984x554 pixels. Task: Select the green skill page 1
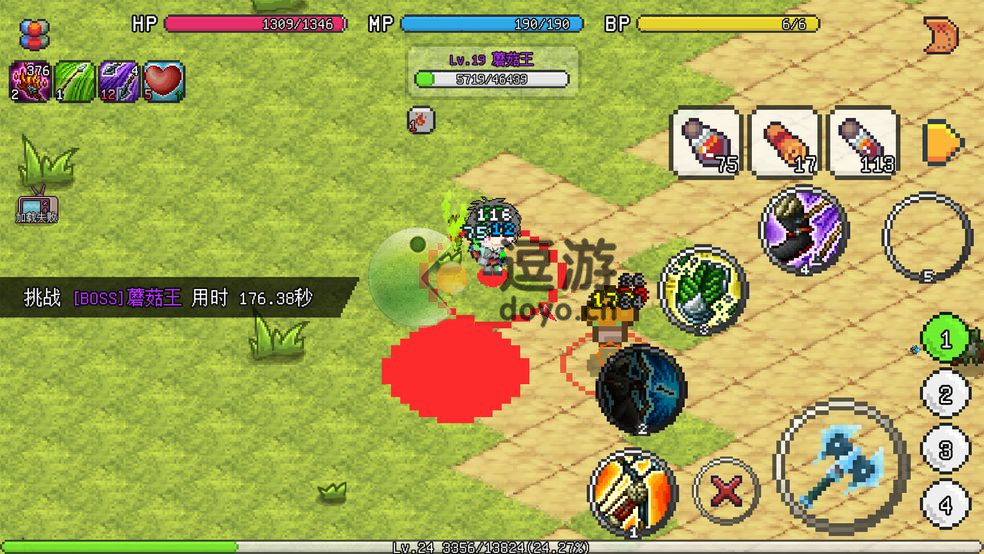944,340
